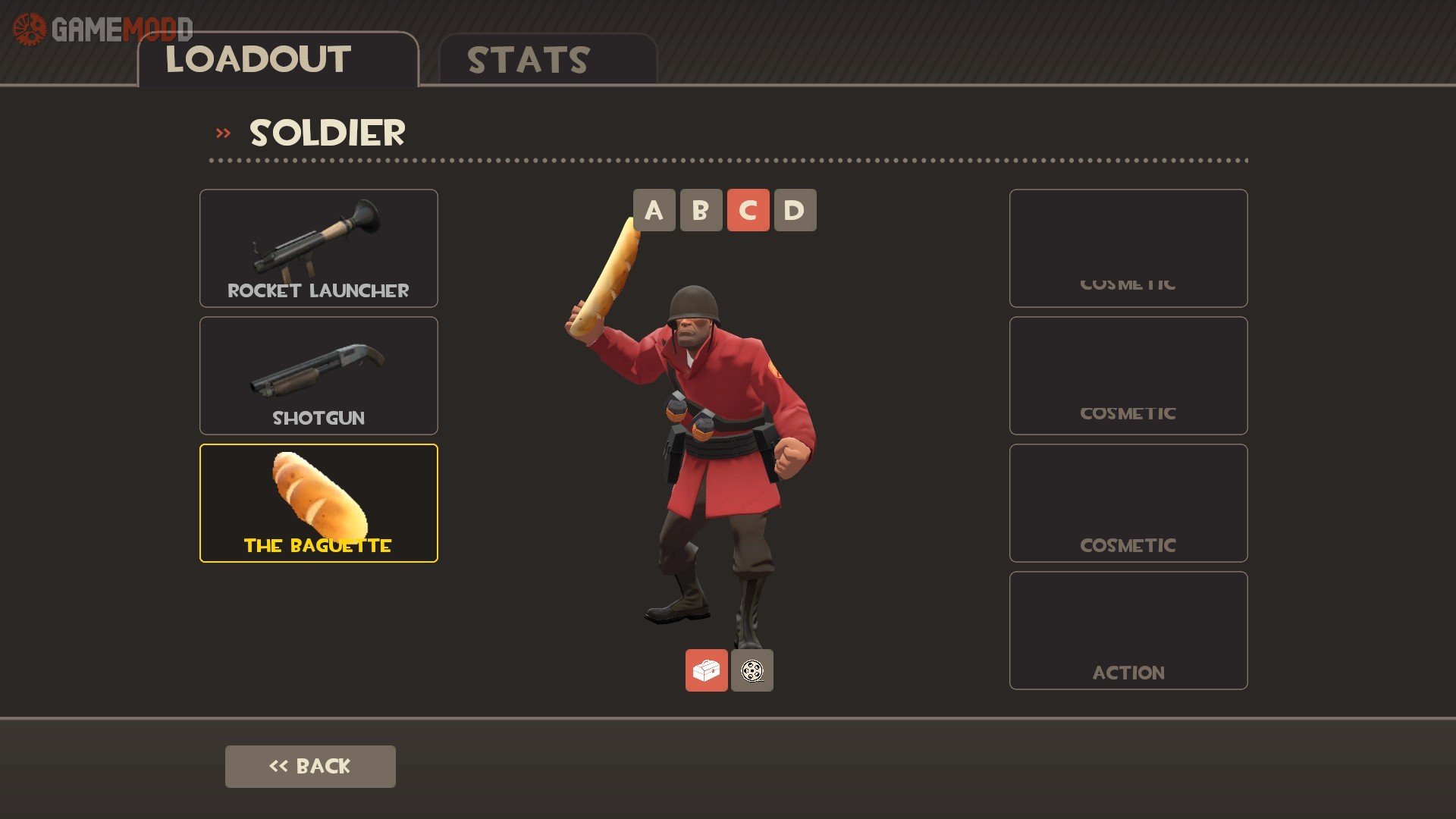
Task: Go back with the Back button
Action: click(x=310, y=766)
